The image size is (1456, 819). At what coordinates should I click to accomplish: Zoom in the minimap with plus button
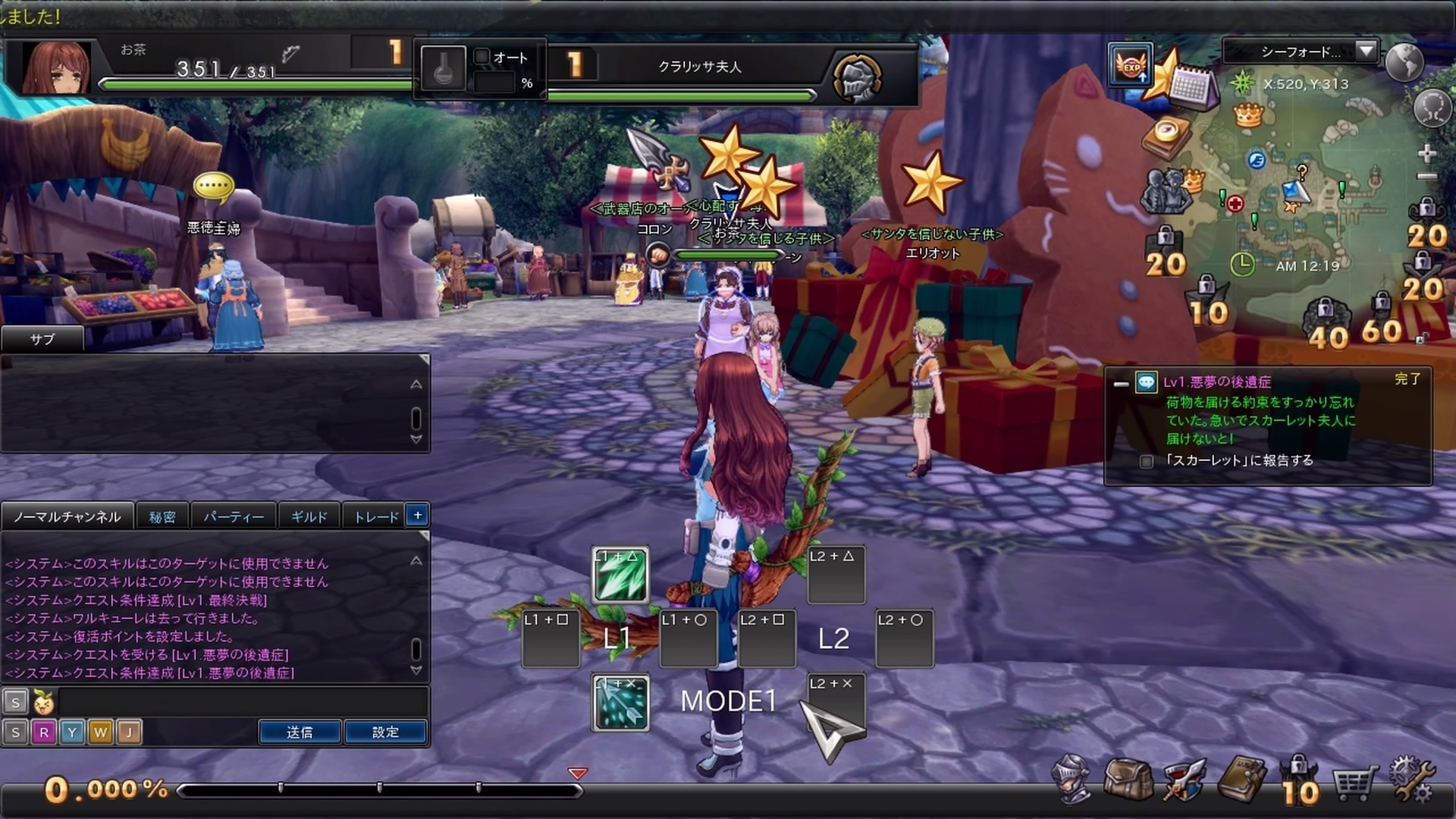pyautogui.click(x=1427, y=153)
